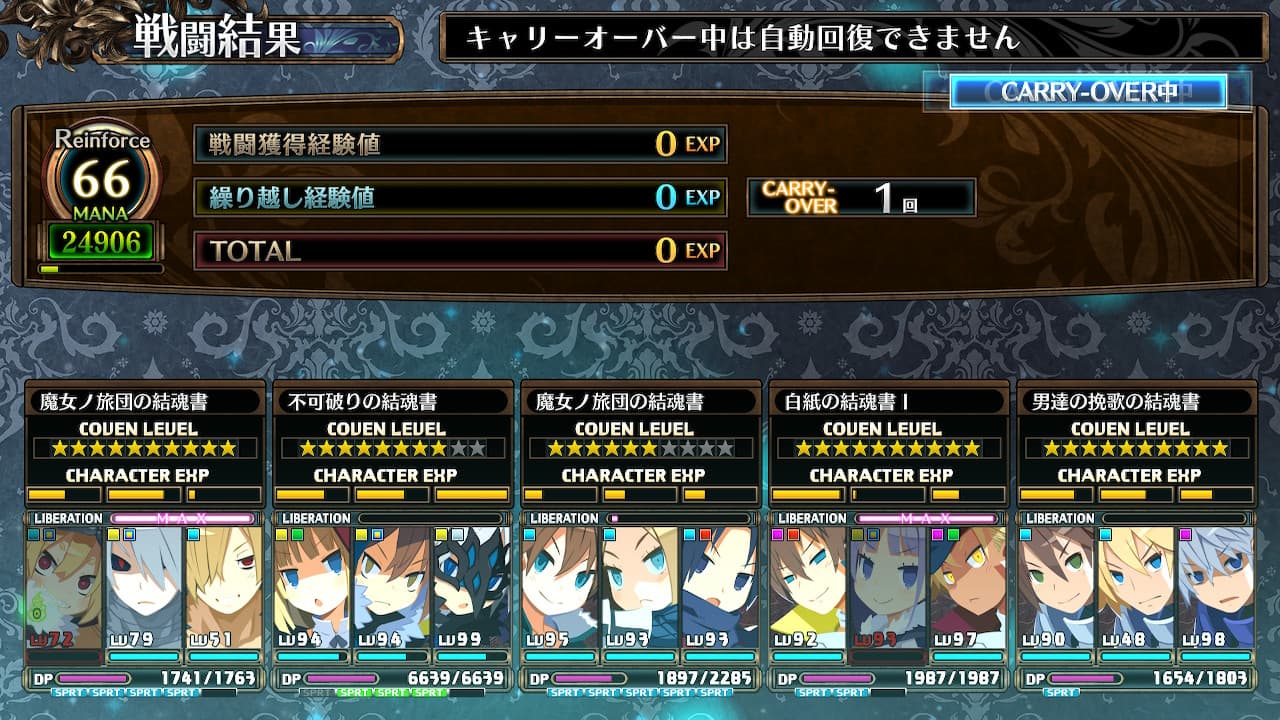Click the CARRY-OVER中 indicator button
The height and width of the screenshot is (720, 1280).
1088,92
